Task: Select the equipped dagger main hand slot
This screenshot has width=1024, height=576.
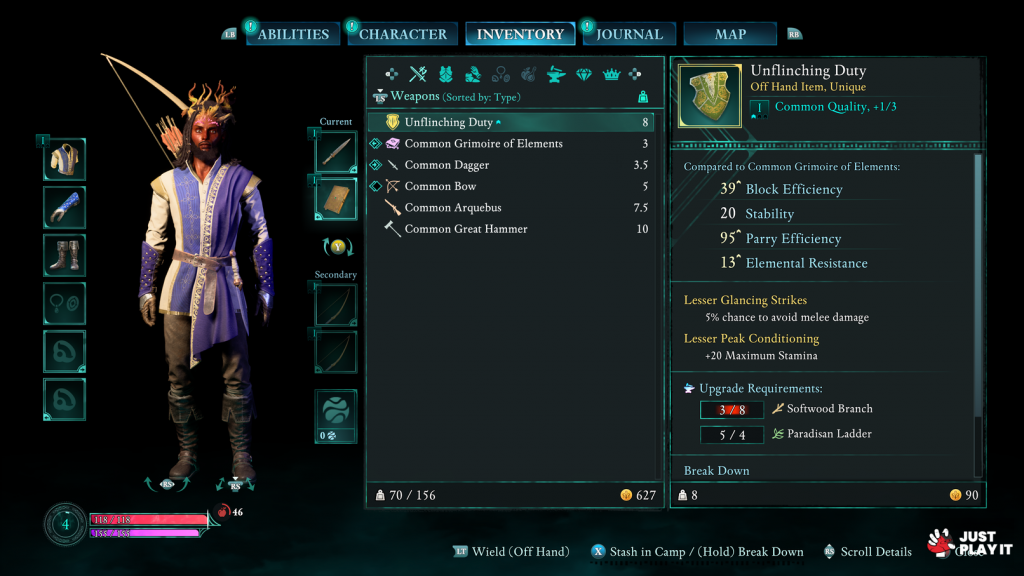Action: 335,152
